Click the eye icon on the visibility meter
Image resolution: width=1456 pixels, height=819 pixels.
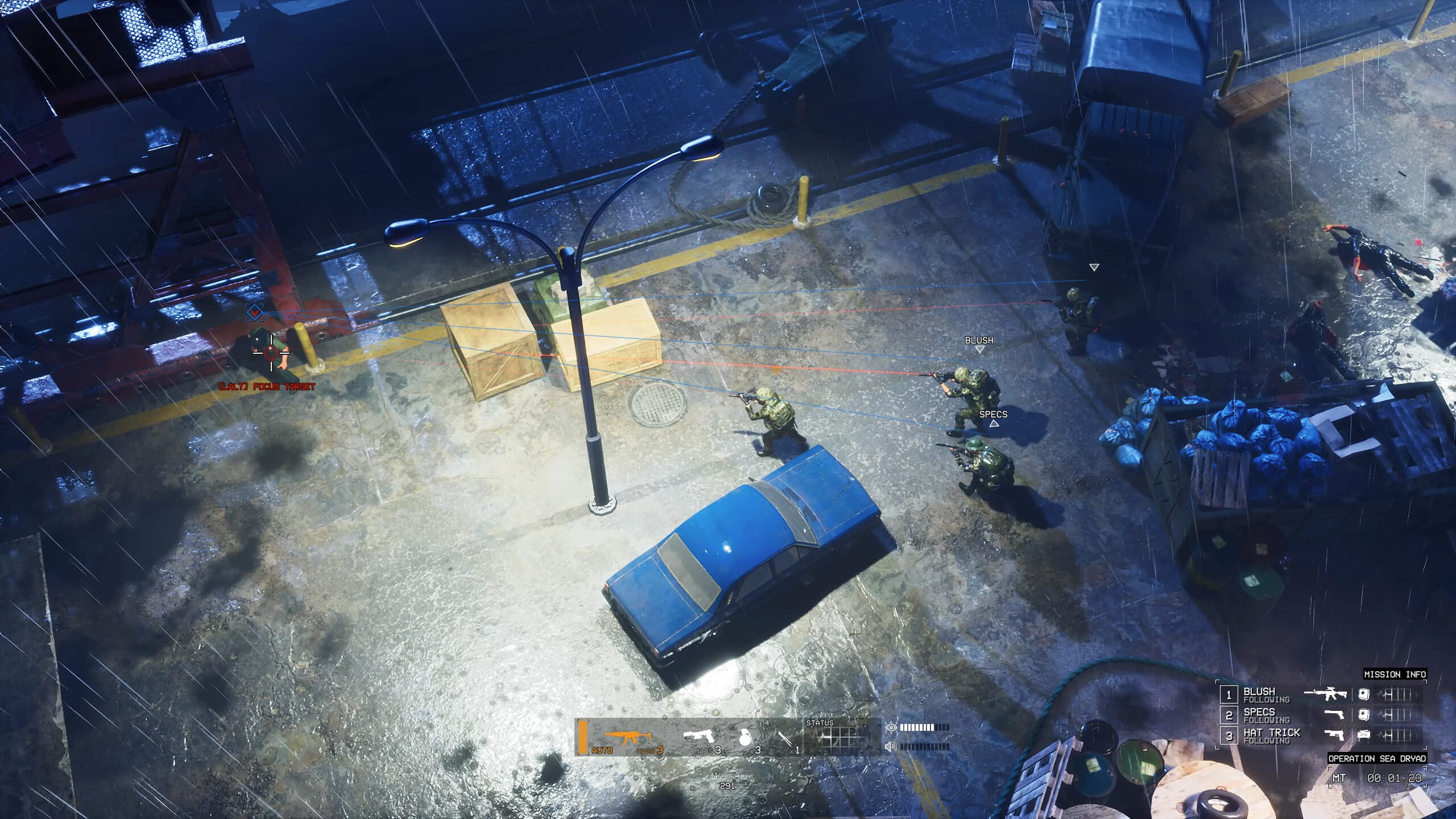[891, 728]
